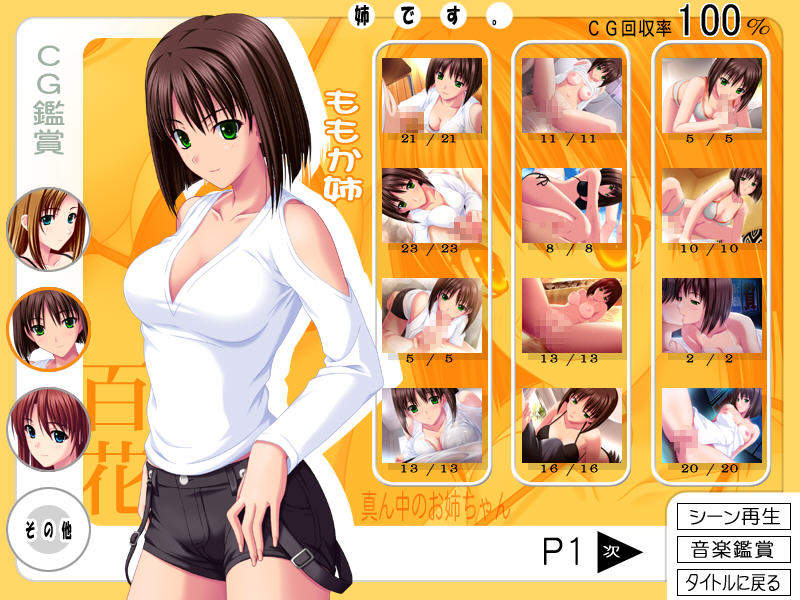The image size is (800, 600).
Task: Open the シーン再生 scene replay menu
Action: click(734, 517)
